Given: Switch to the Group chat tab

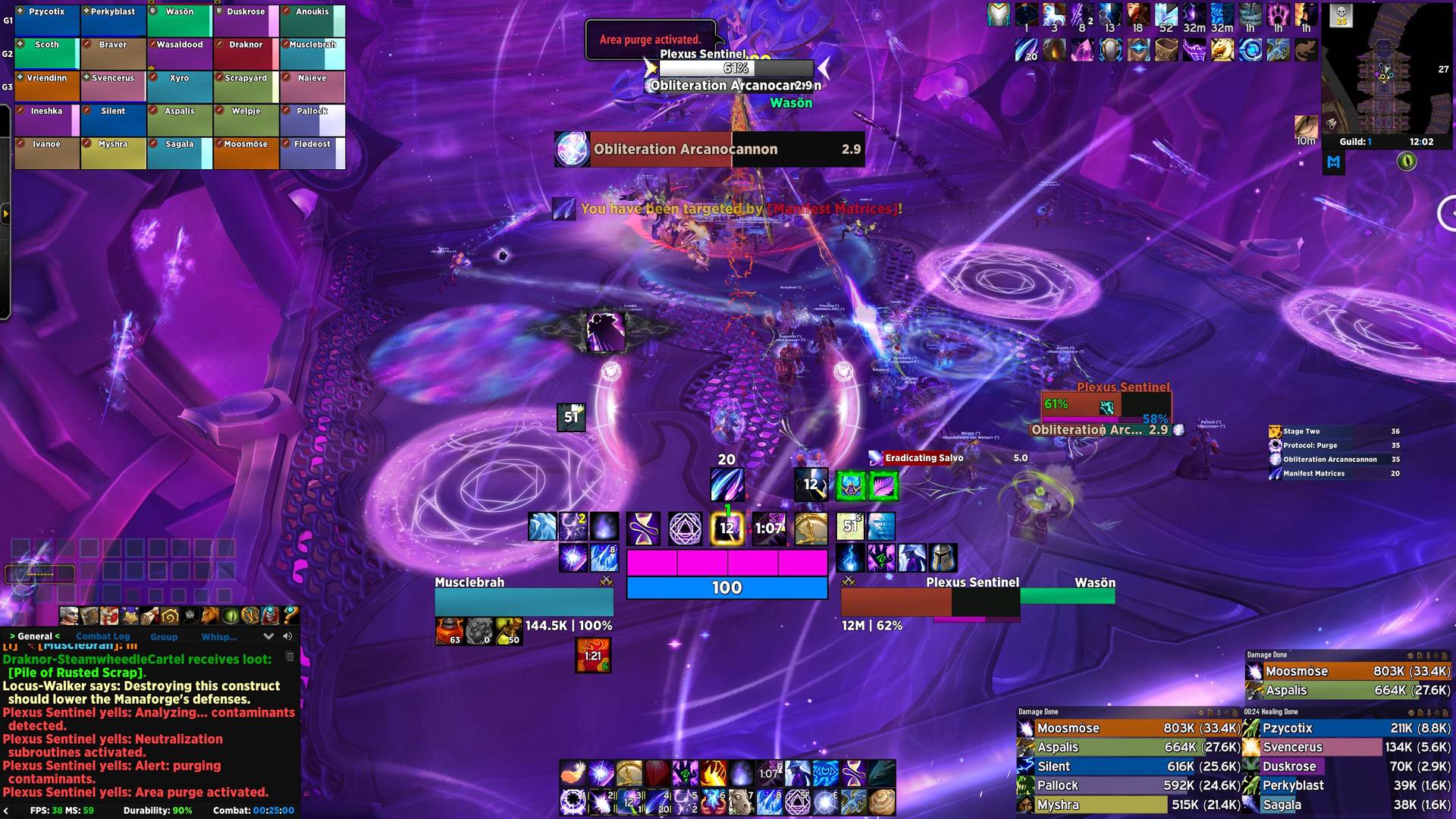Looking at the screenshot, I should 164,637.
